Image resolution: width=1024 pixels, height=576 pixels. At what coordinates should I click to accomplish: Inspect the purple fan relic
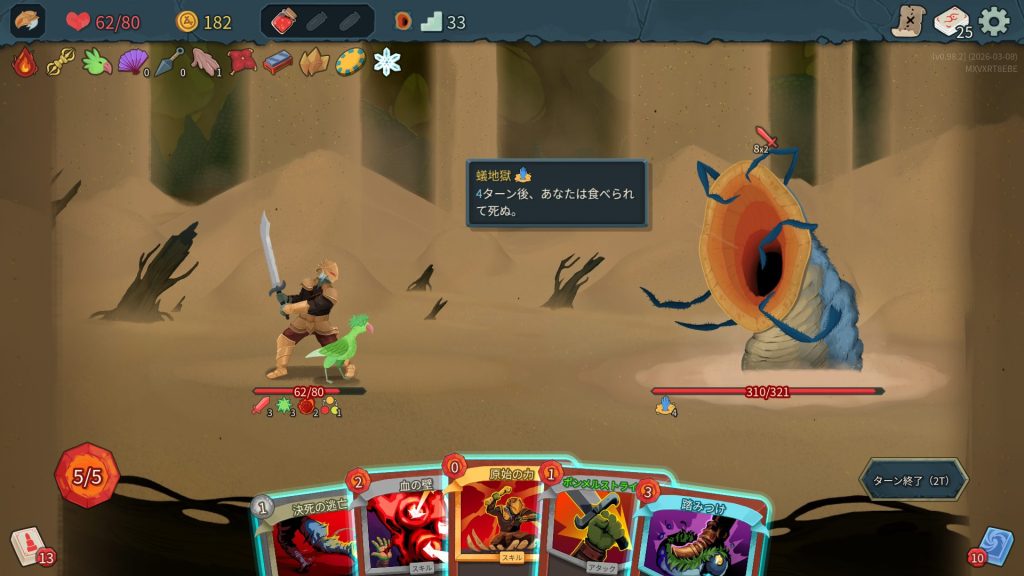click(132, 62)
